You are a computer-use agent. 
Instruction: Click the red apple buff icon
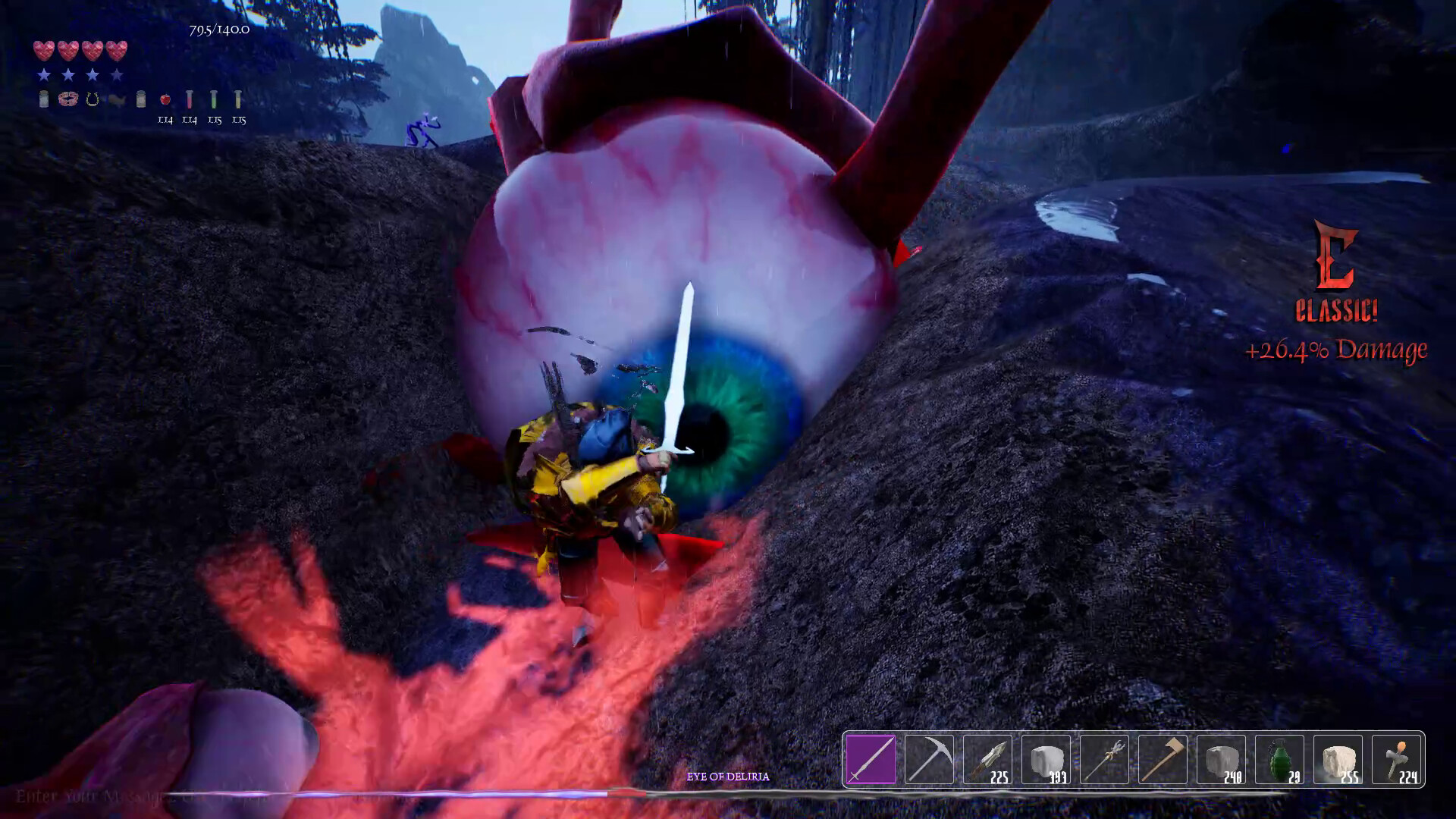click(x=165, y=99)
